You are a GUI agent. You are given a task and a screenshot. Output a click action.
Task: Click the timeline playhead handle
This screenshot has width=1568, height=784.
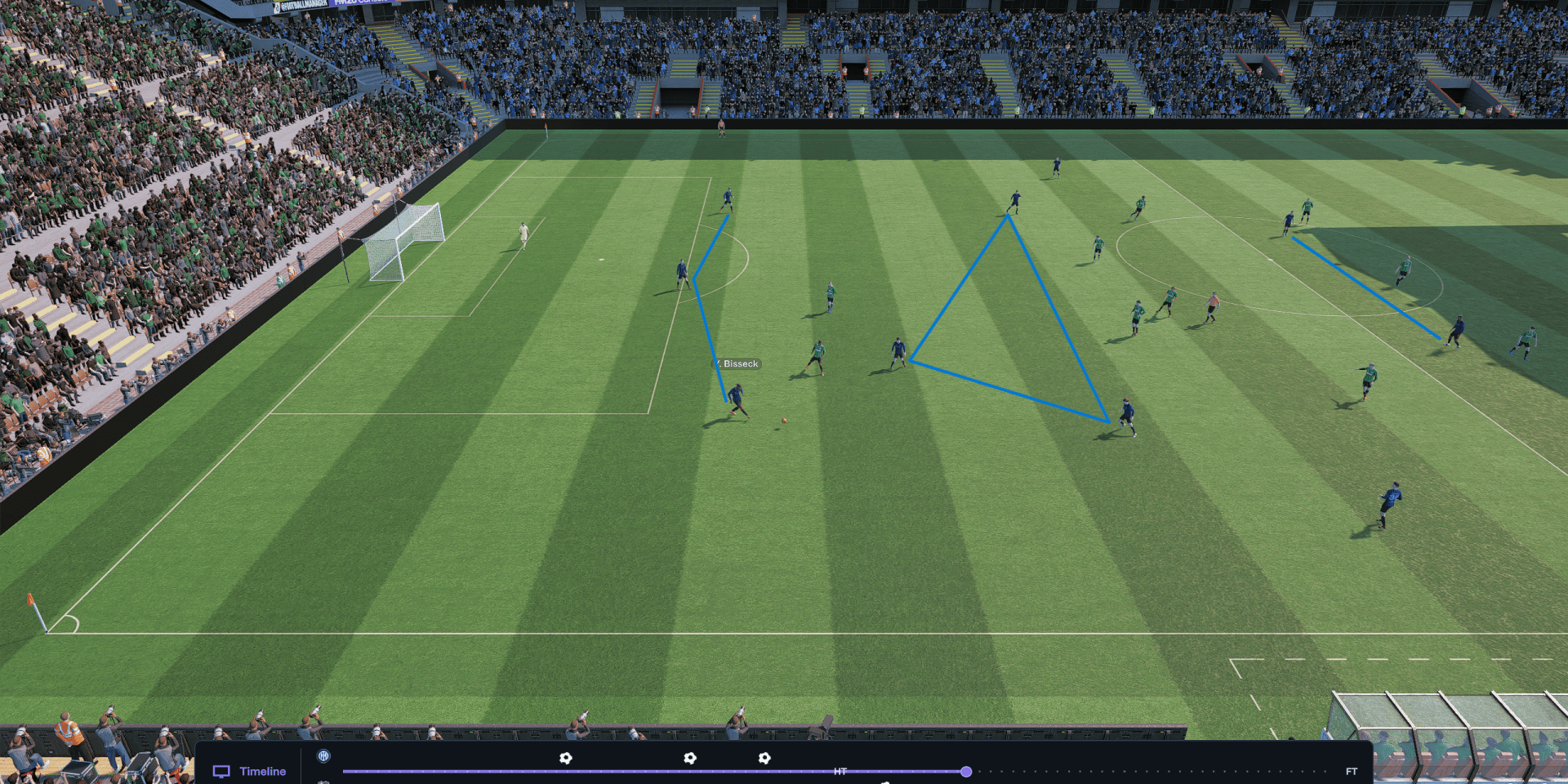point(966,771)
